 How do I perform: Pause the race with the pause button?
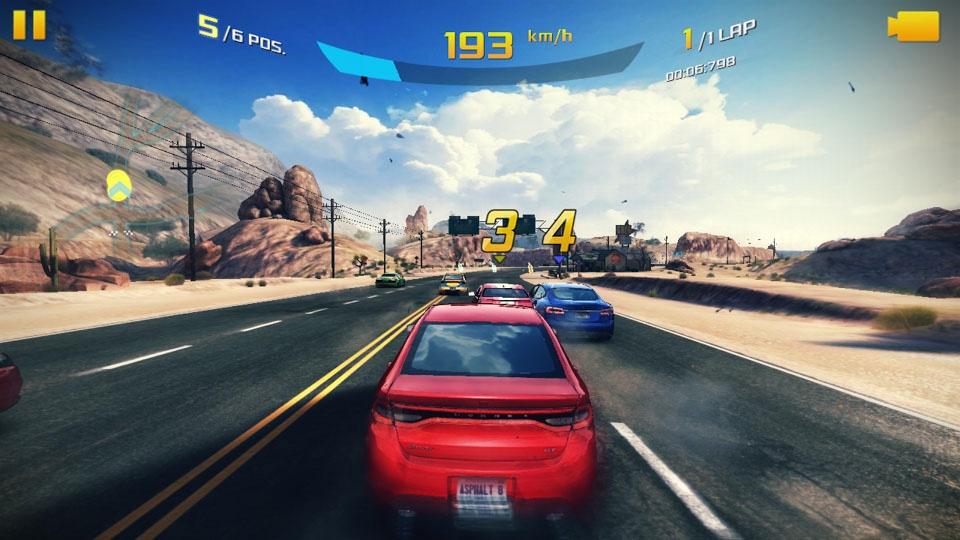tap(29, 24)
